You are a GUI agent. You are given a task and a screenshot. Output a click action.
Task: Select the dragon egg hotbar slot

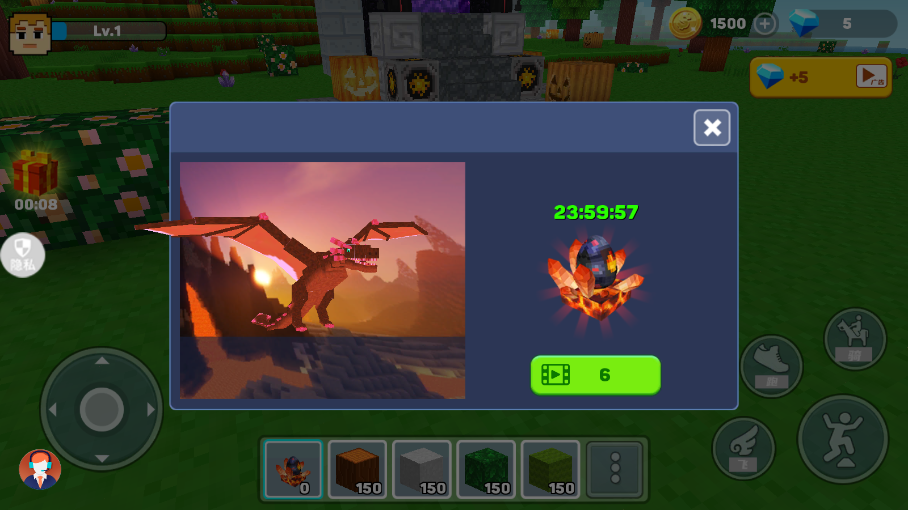point(293,469)
